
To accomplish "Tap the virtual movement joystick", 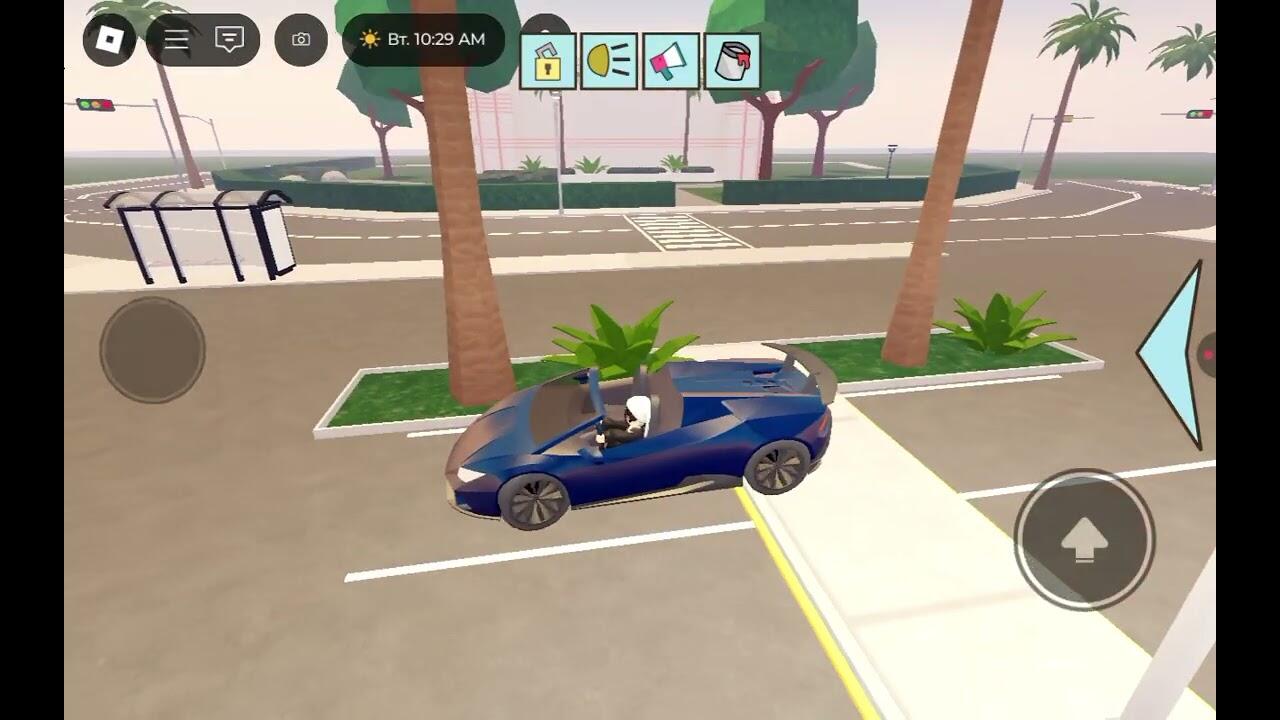I will pyautogui.click(x=152, y=350).
